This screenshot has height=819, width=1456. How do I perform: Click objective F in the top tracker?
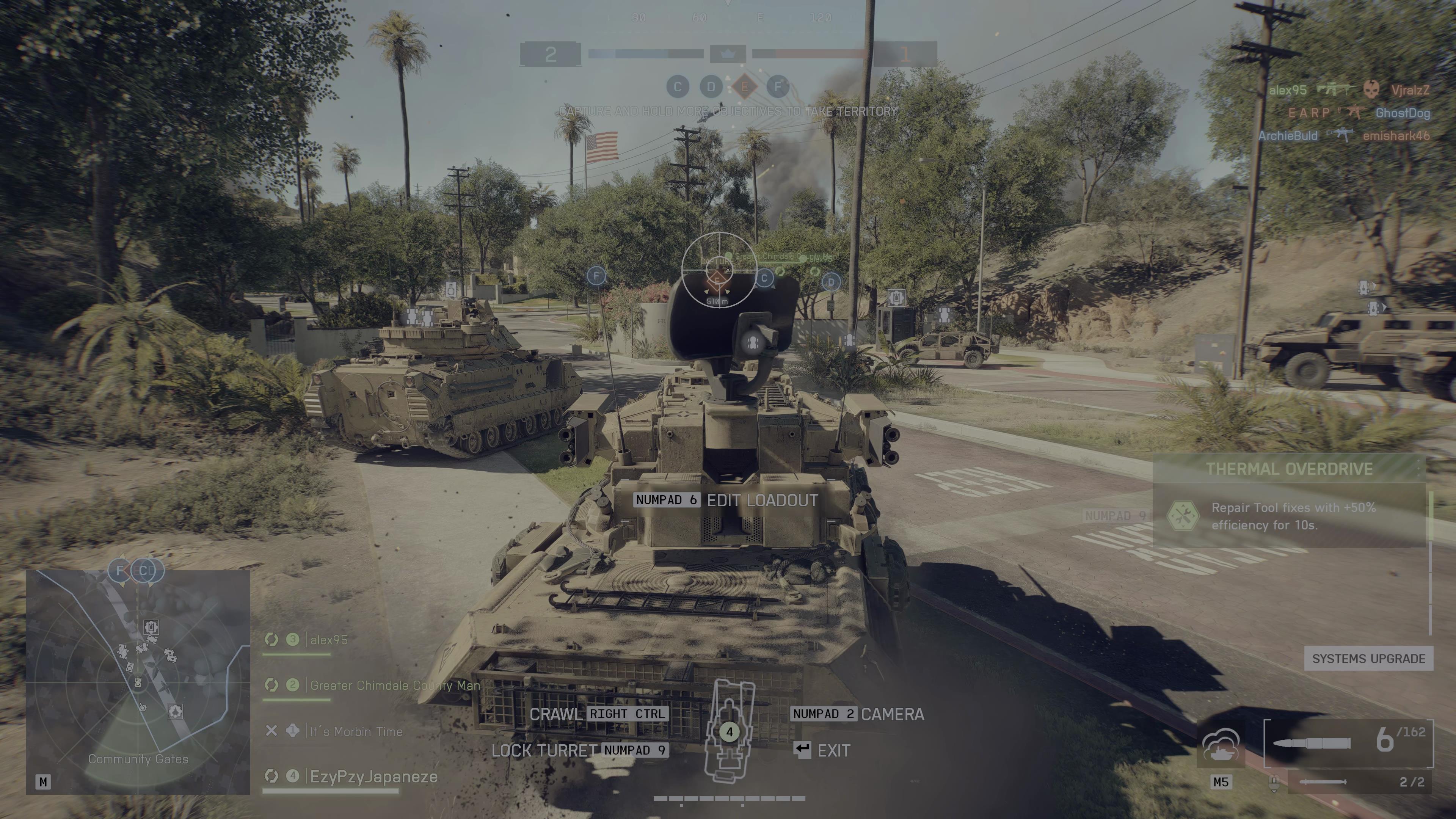pos(778,86)
